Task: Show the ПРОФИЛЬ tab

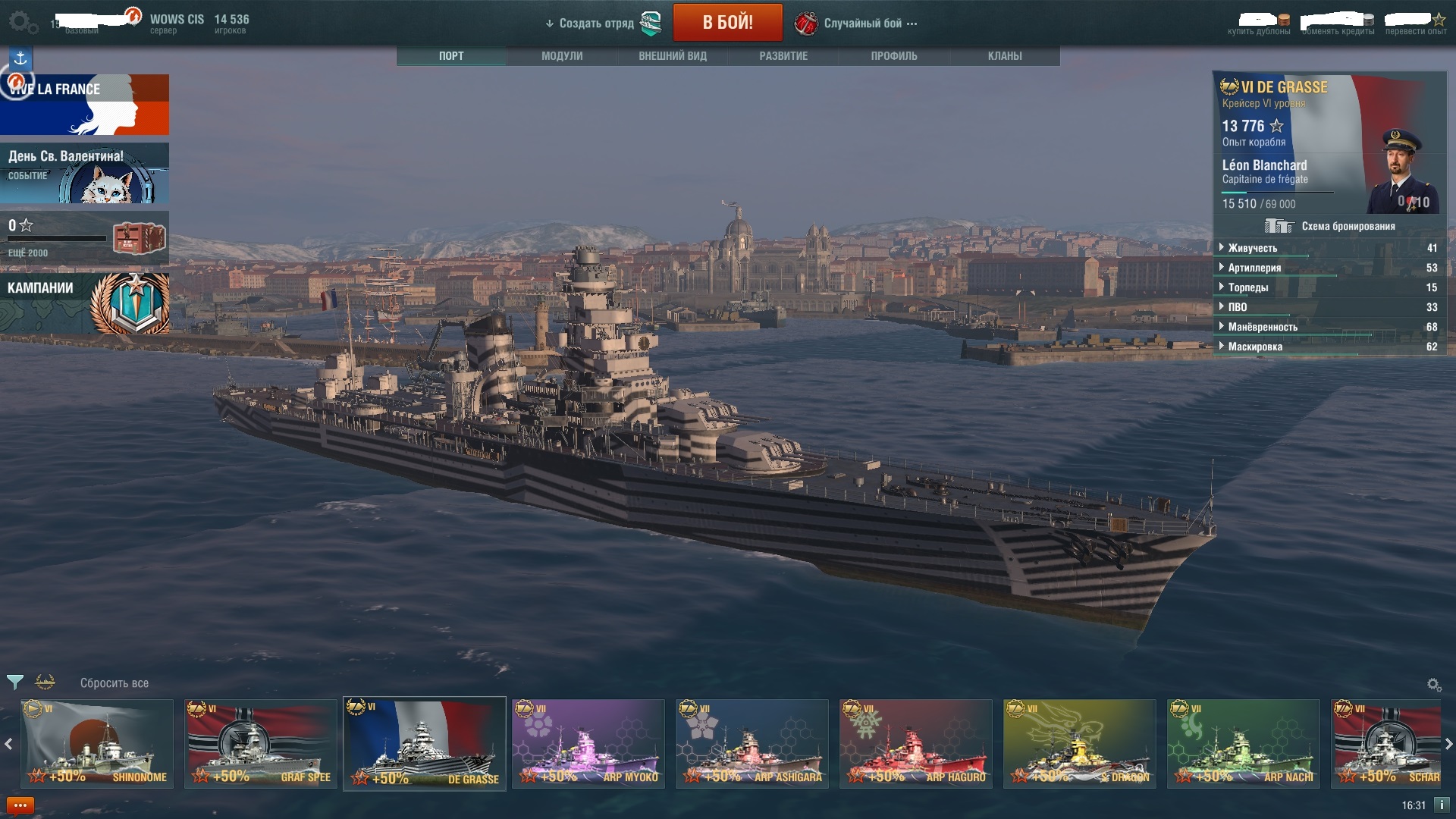Action: point(894,56)
